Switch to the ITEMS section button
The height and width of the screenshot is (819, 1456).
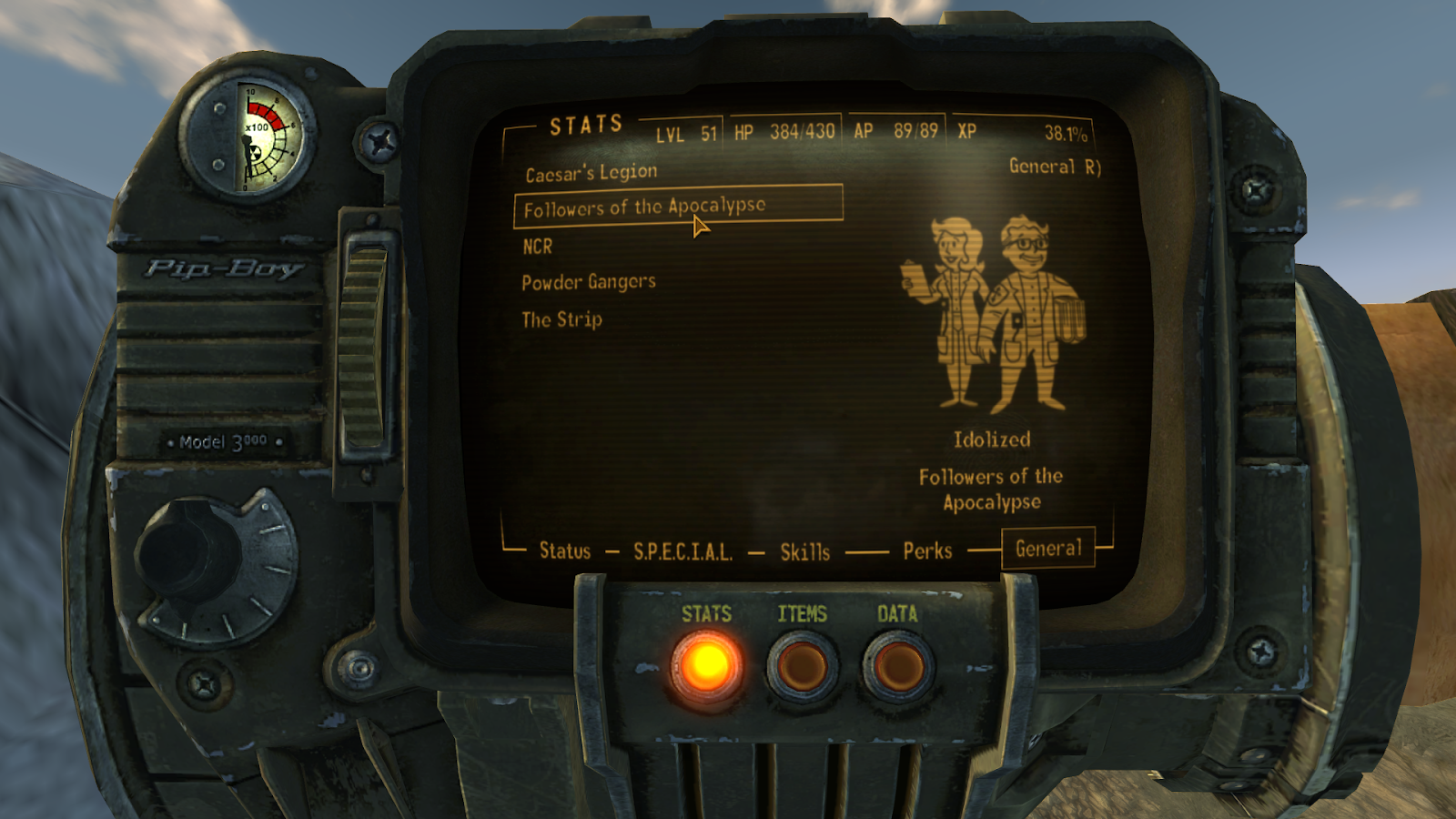coord(803,666)
